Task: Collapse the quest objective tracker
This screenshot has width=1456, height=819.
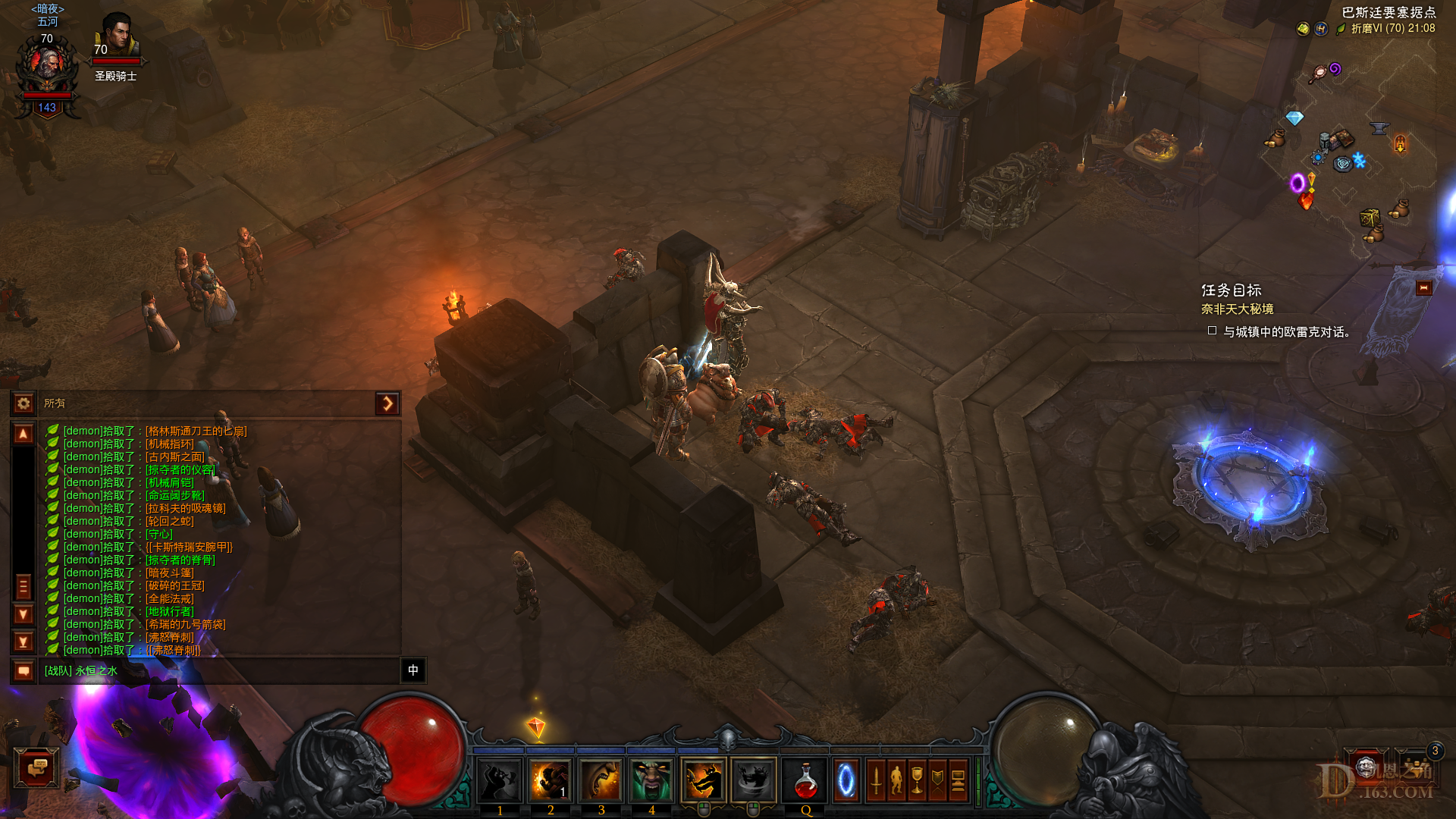Action: click(1423, 288)
